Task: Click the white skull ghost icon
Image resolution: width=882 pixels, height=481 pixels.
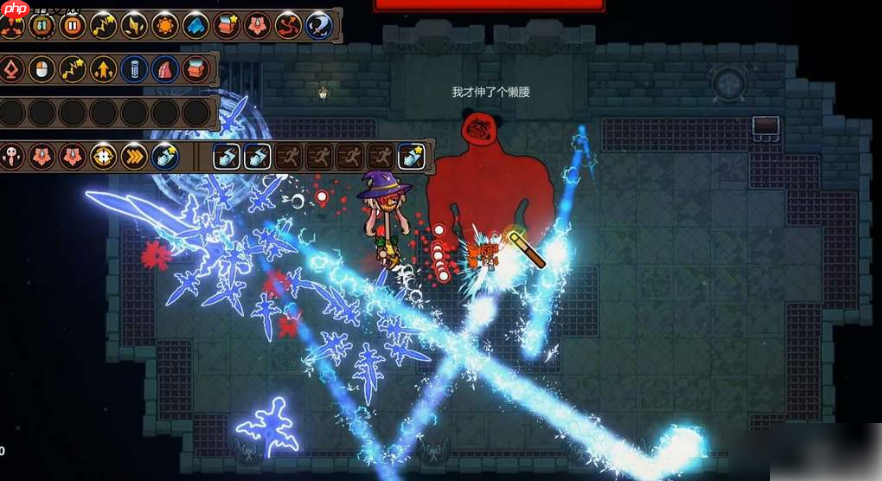Action: pos(11,156)
